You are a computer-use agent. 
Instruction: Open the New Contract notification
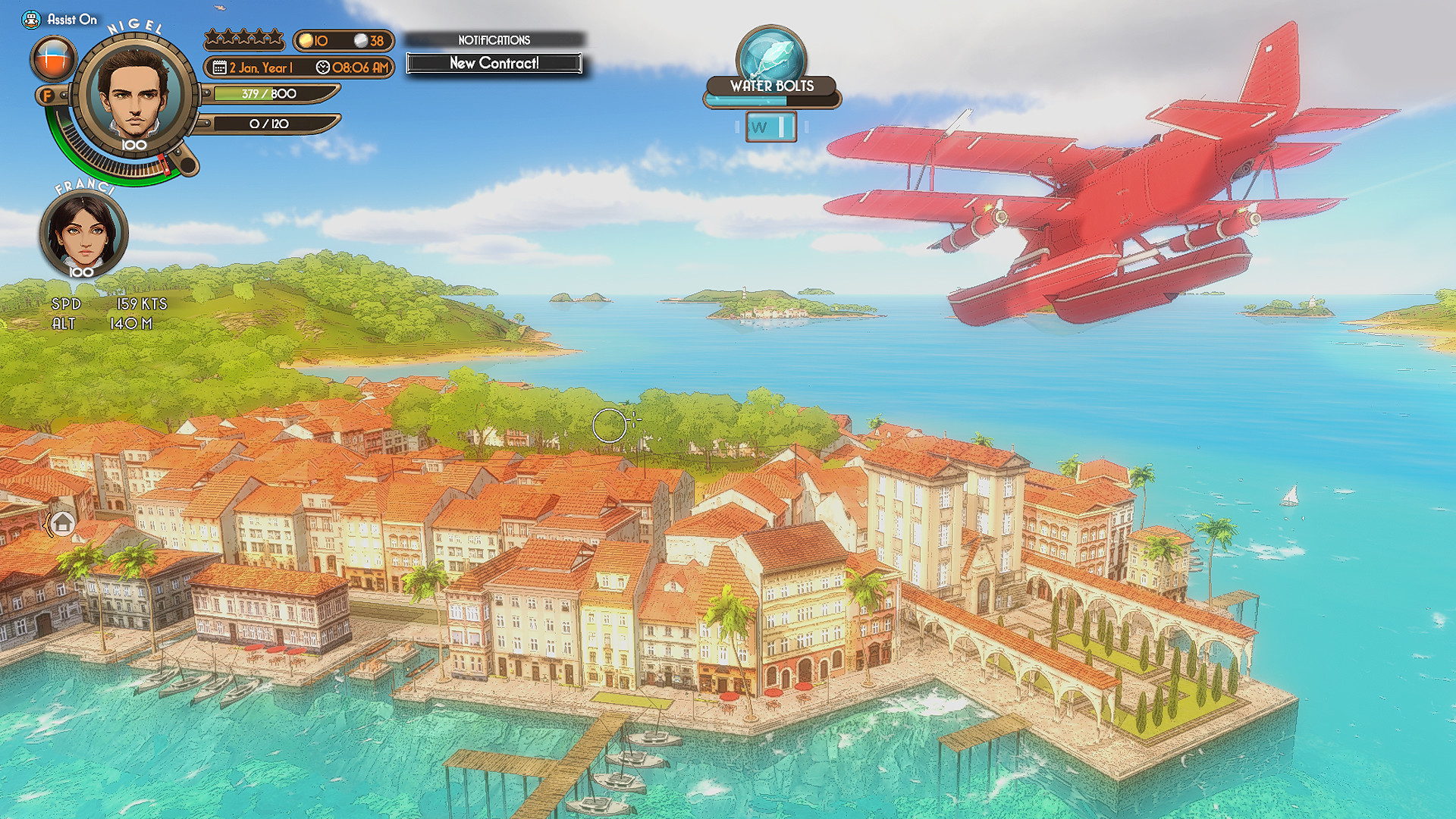[x=494, y=64]
